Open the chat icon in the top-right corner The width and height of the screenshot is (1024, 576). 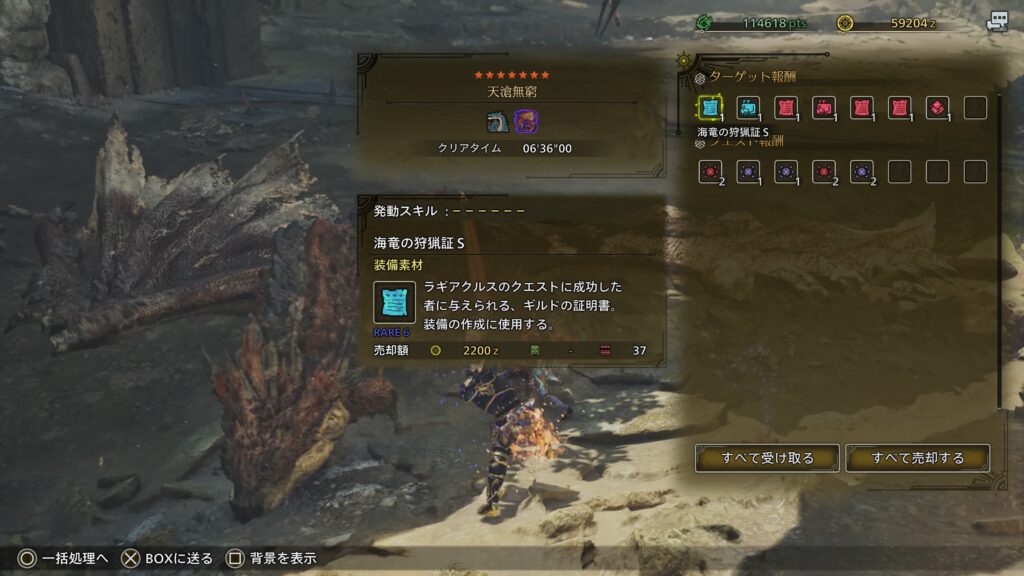point(996,22)
